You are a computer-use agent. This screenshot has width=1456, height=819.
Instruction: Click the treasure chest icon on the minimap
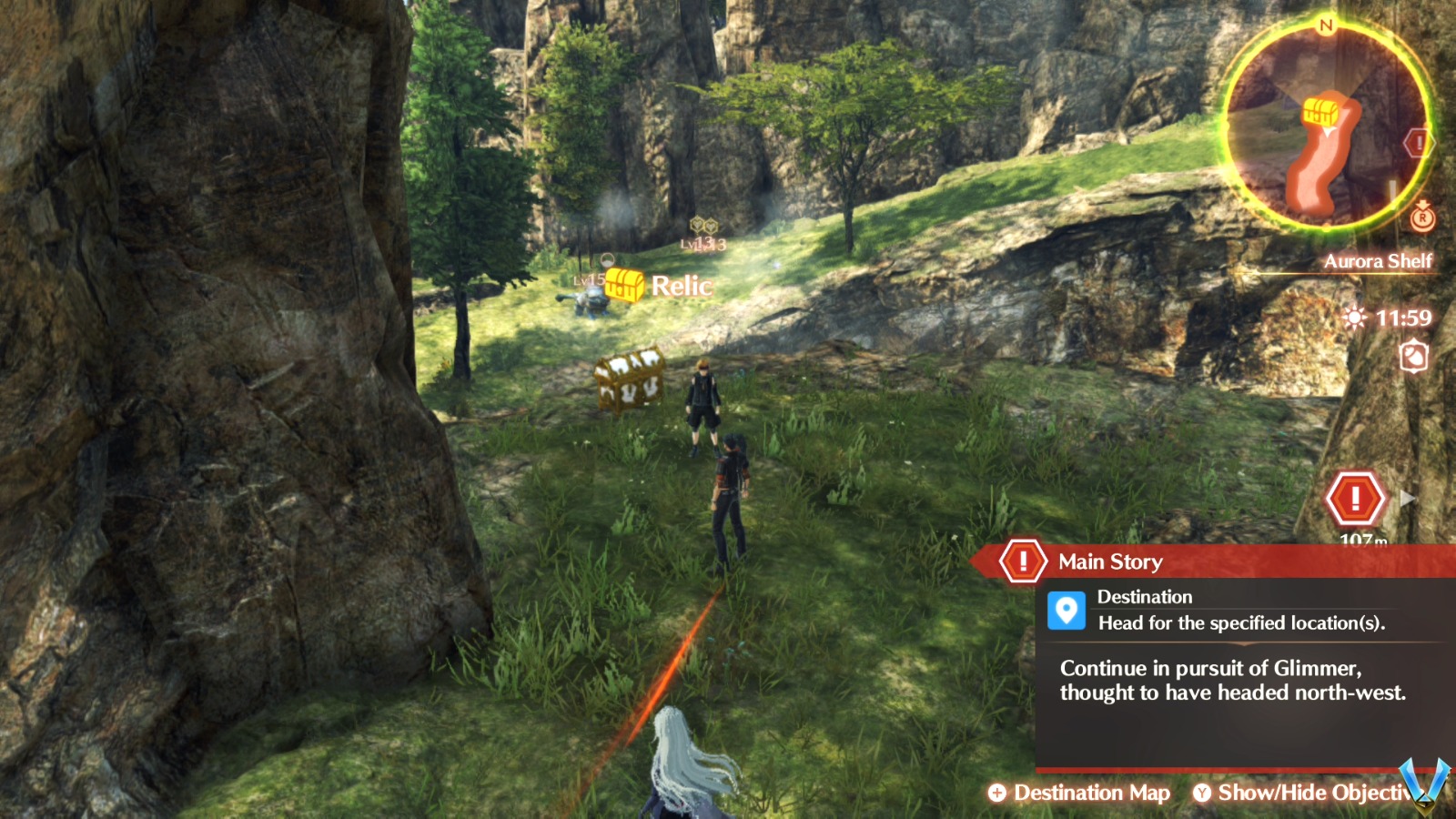[x=1321, y=109]
